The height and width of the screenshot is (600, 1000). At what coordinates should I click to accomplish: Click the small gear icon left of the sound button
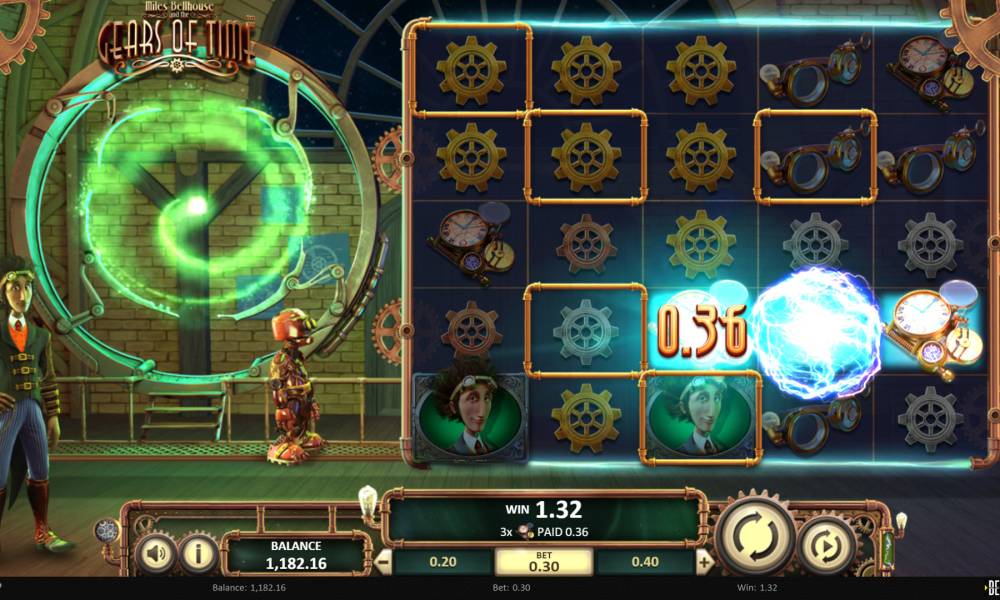click(107, 531)
